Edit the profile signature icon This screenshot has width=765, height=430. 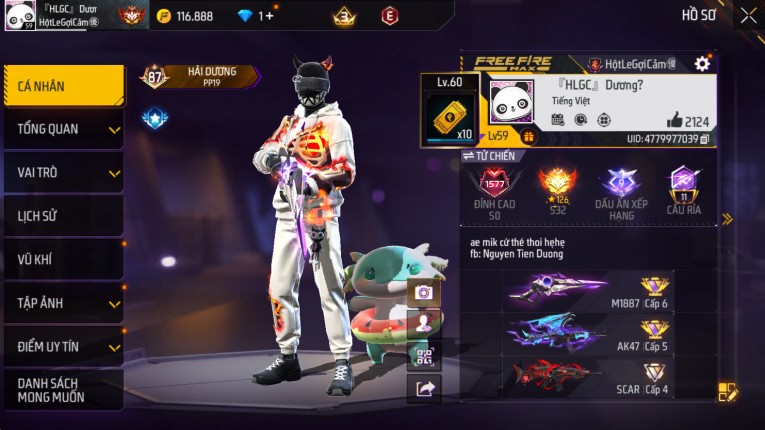click(728, 392)
